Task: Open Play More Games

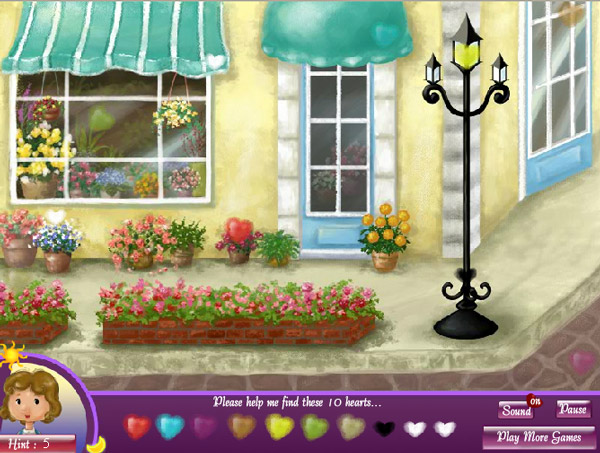Action: [x=538, y=437]
